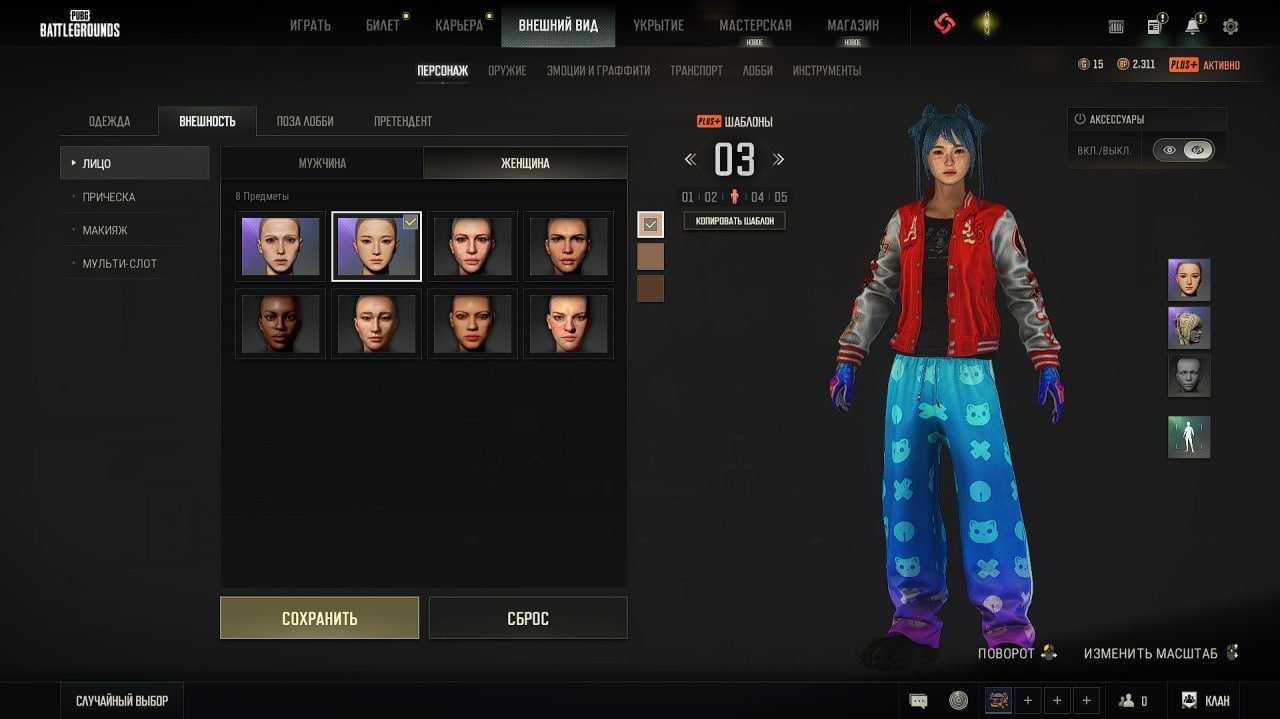The width and height of the screenshot is (1280, 719).
Task: Open the МУЛЬТИ-СЛОТ category
Action: (x=119, y=264)
